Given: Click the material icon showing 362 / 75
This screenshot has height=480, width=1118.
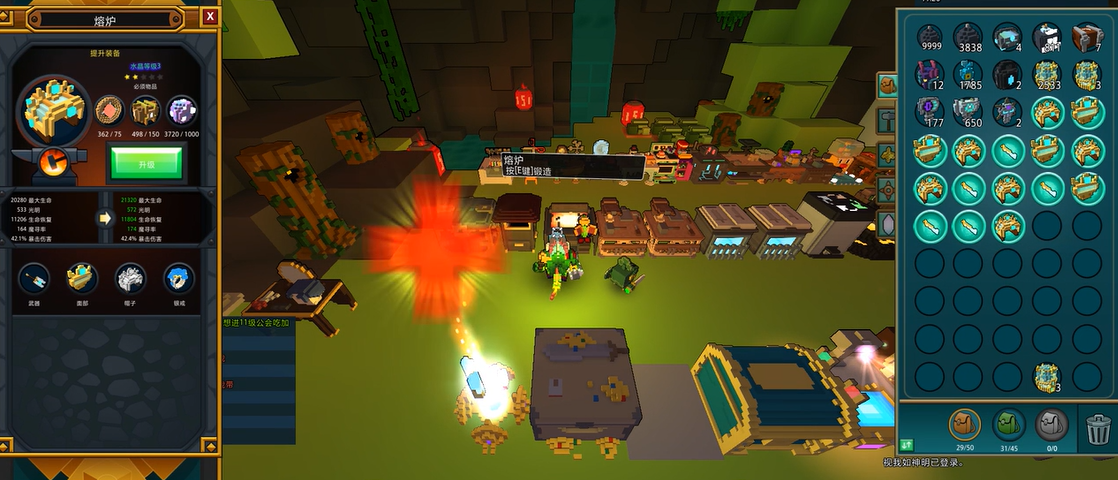Looking at the screenshot, I should pos(108,109).
